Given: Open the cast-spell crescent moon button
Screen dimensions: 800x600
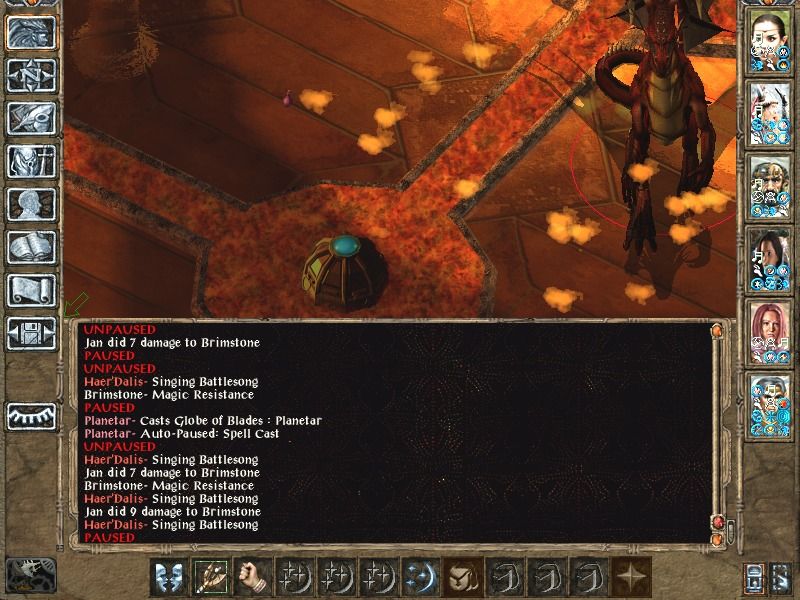Looking at the screenshot, I should point(421,578).
